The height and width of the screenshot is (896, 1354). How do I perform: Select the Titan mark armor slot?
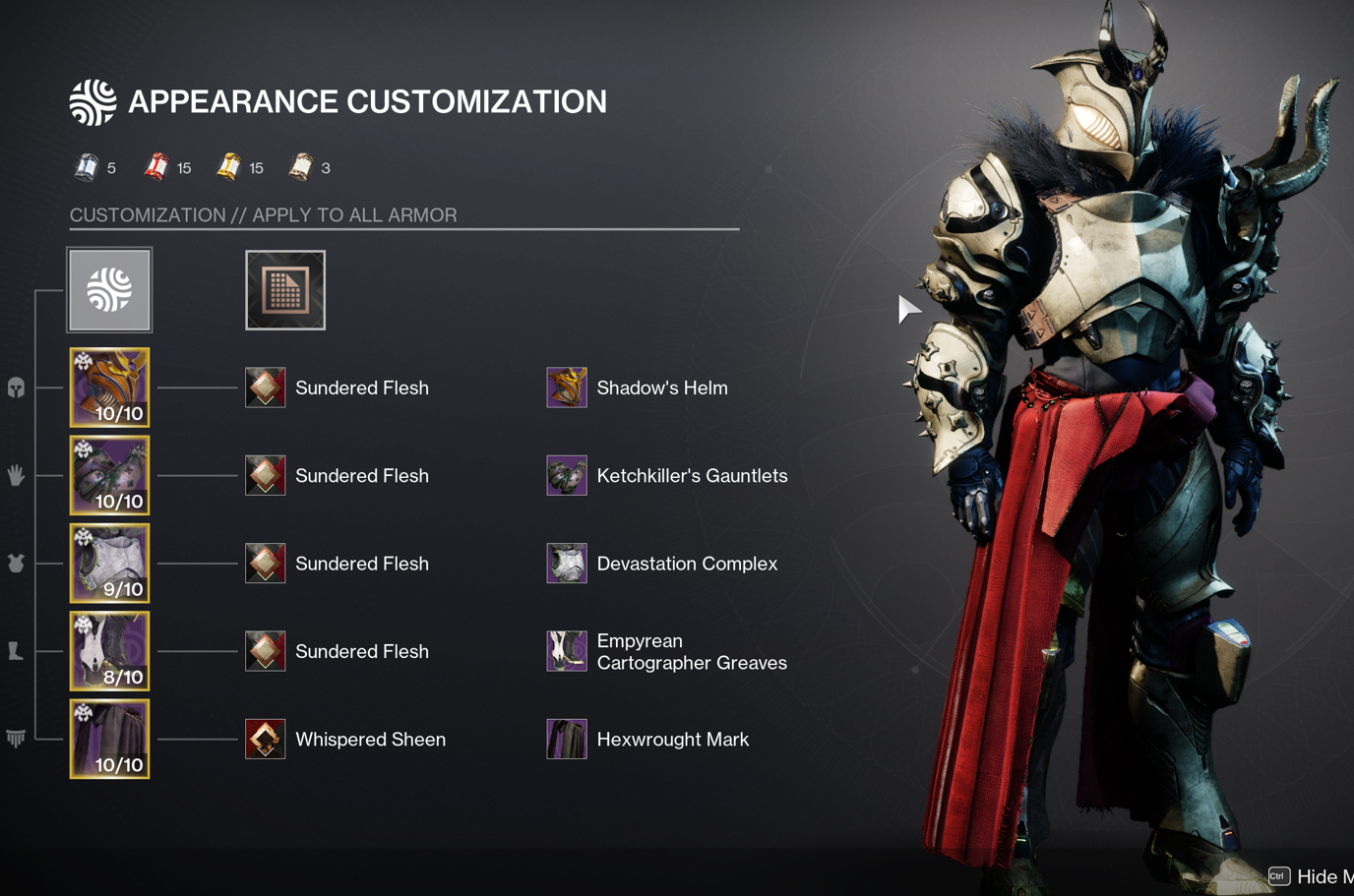pyautogui.click(x=109, y=739)
